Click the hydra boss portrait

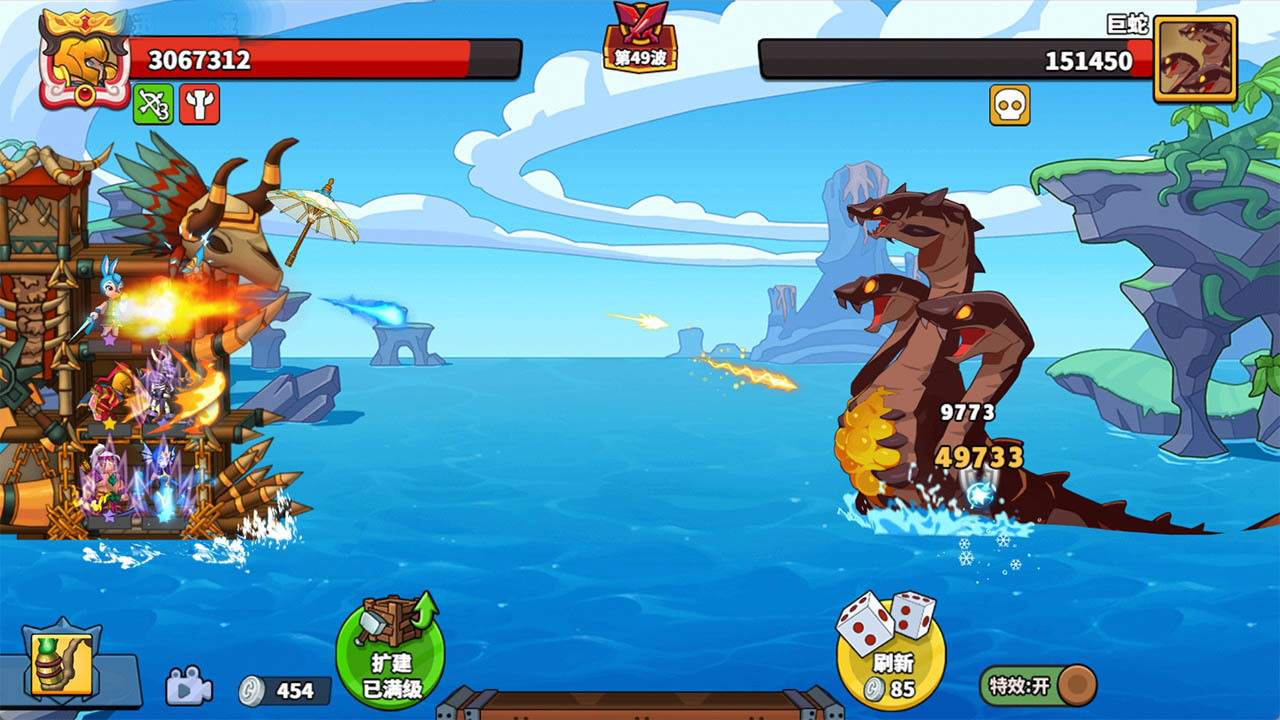(1195, 59)
